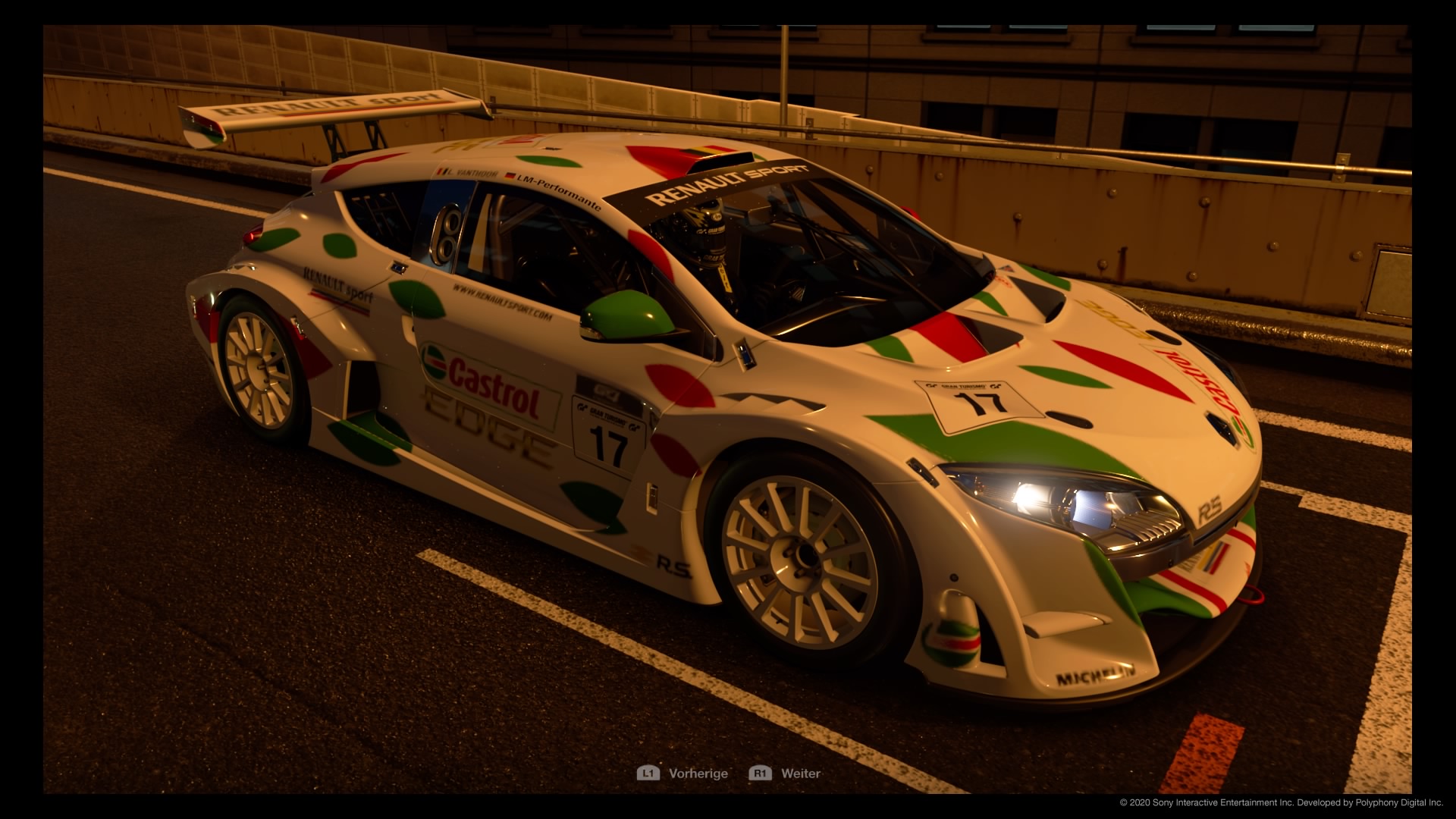Click the number 17 plate on the hood
Screen dimensions: 1456x819
coord(978,403)
